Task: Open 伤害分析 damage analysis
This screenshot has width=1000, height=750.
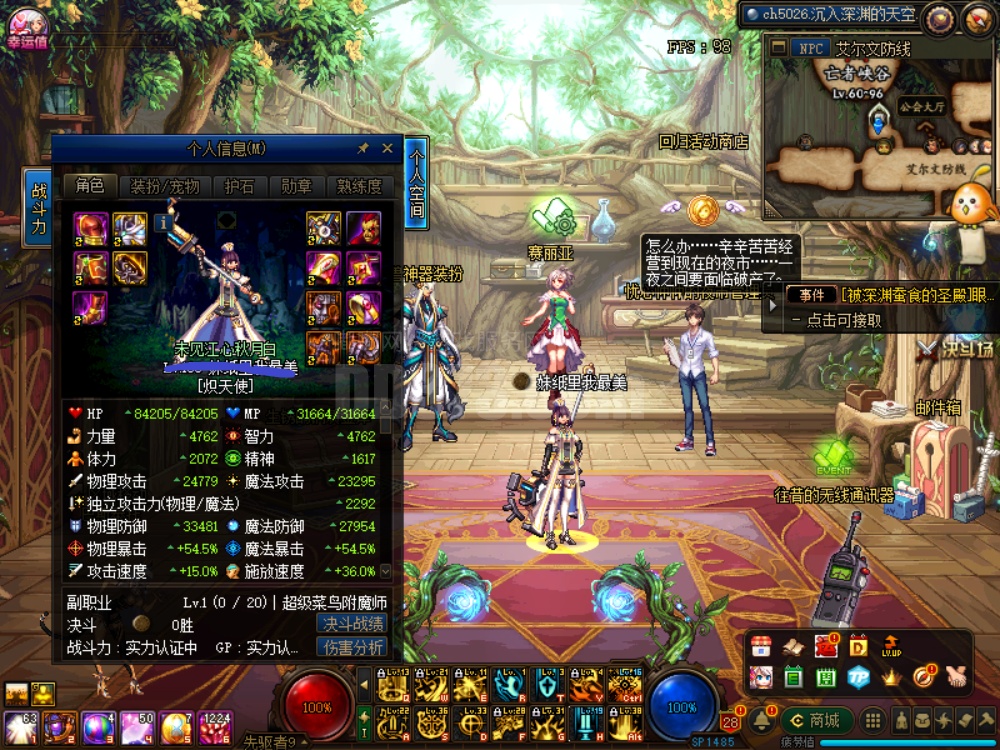Action: 353,648
